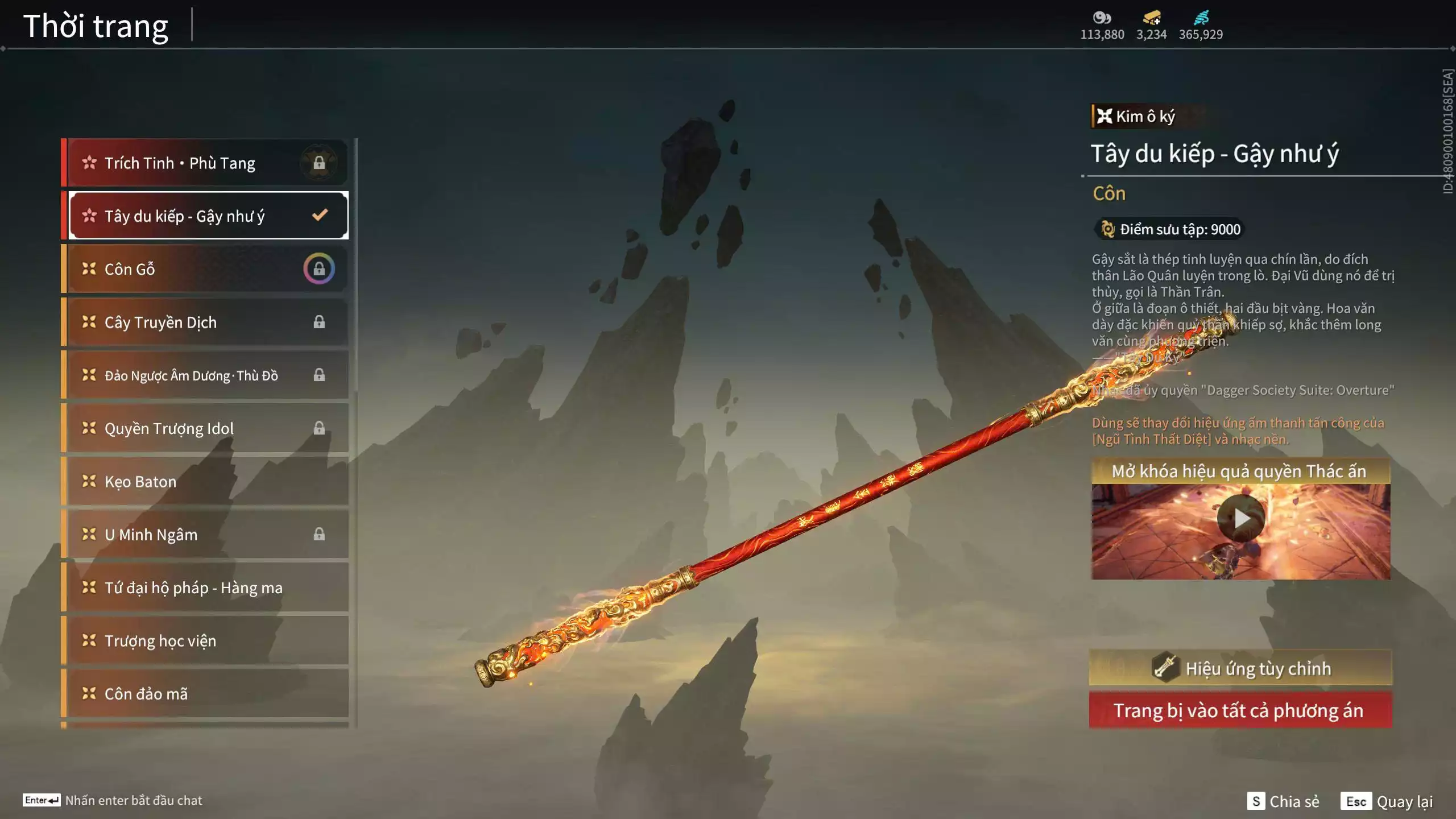Viewport: 1456px width, 819px height.
Task: Open Hiệu ứng tùy chỉnh custom effects
Action: click(x=1240, y=668)
